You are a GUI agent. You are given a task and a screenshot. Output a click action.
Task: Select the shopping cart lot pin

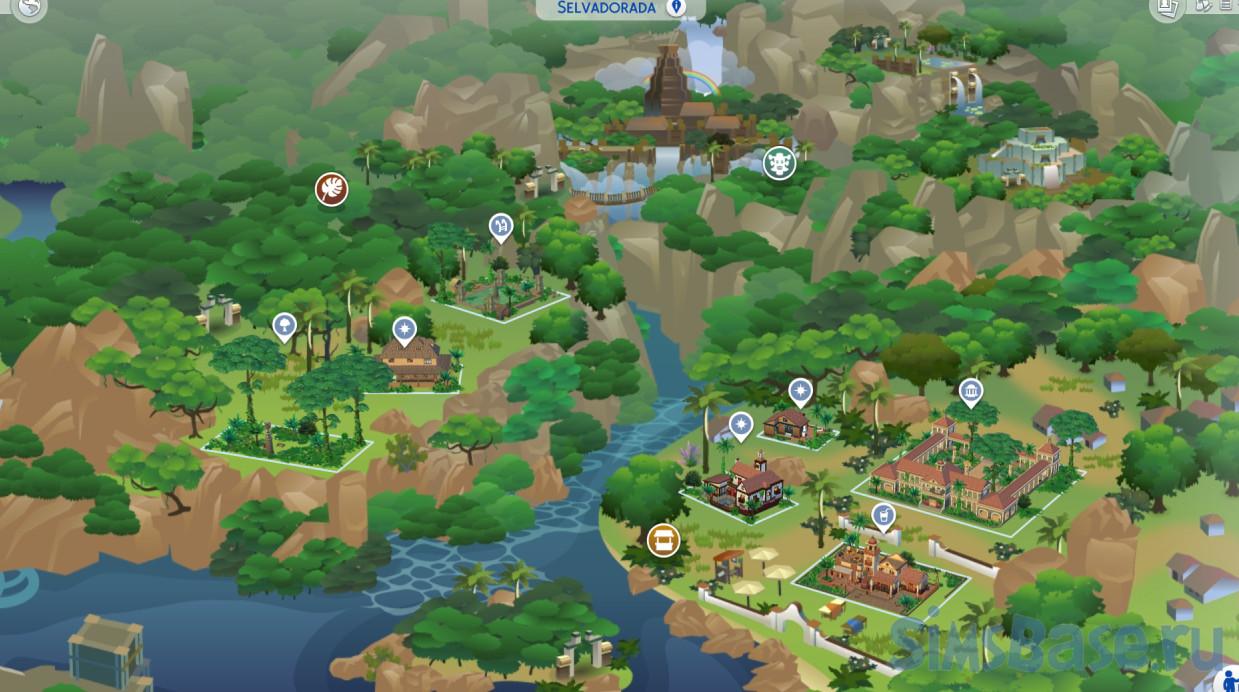tap(500, 226)
